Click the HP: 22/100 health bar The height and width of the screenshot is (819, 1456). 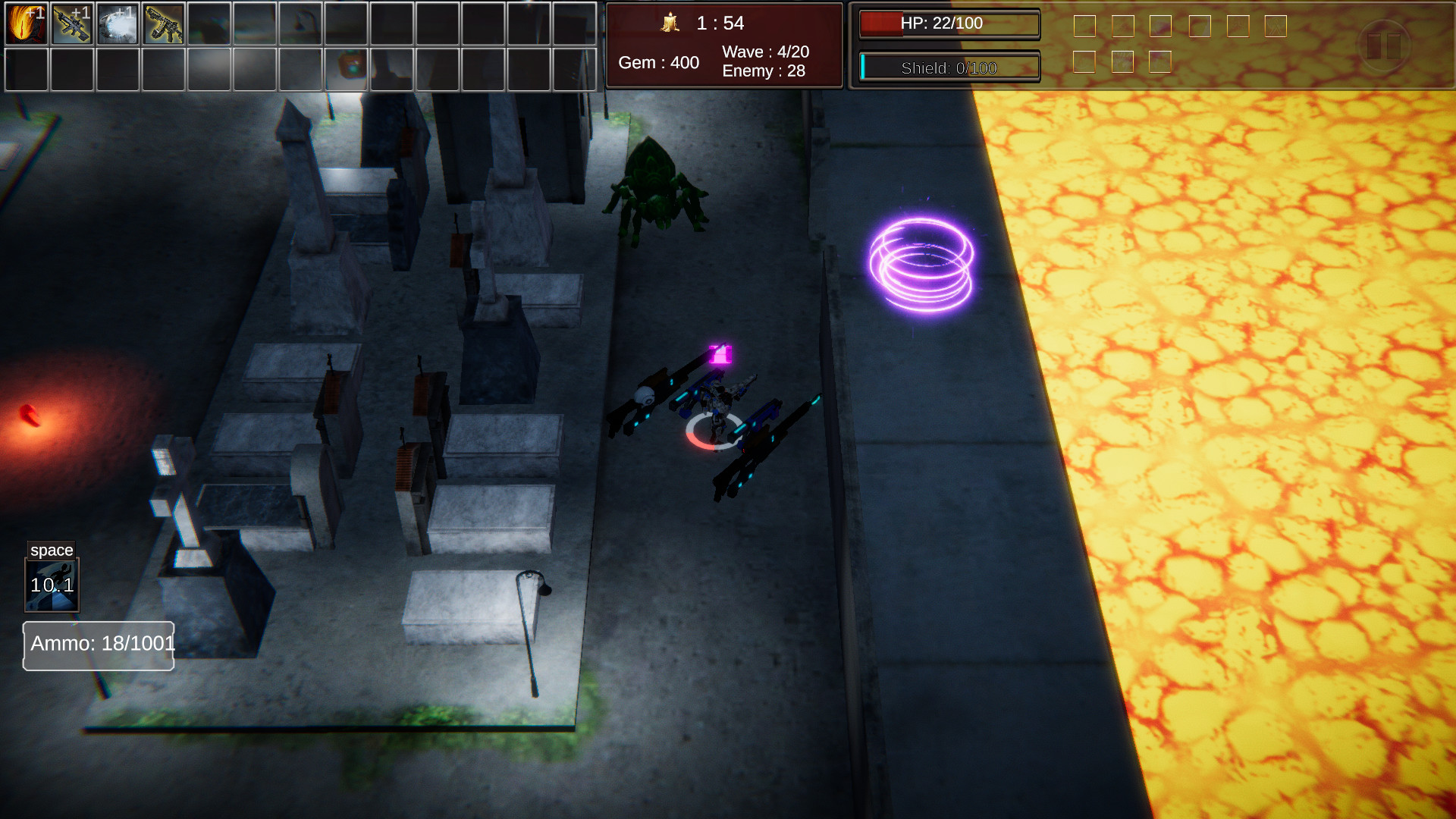(948, 24)
